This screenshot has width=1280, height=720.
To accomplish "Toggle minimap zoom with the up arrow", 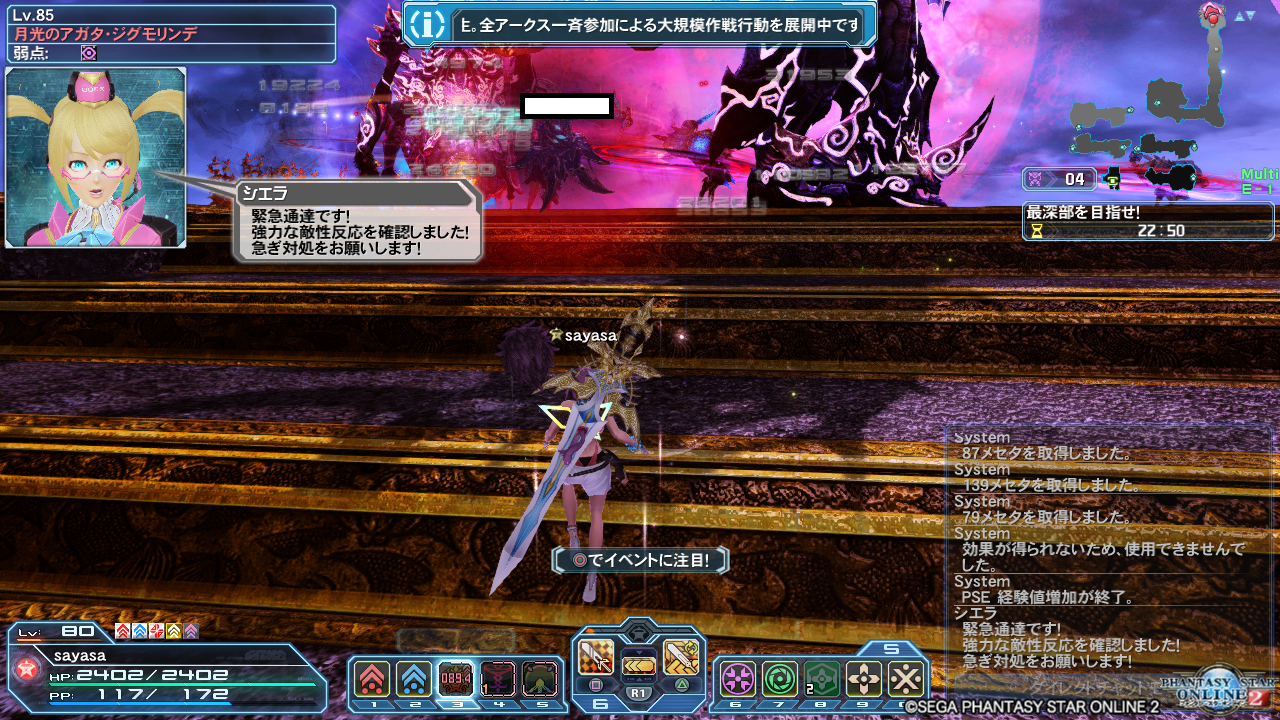I will 1239,15.
